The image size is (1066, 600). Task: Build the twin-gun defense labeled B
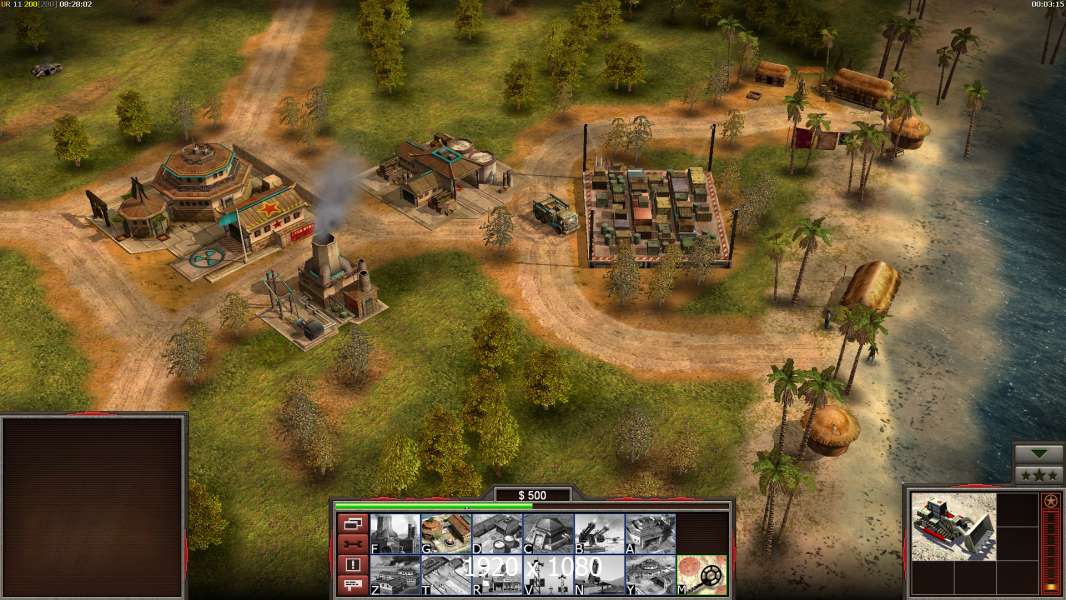coord(599,534)
